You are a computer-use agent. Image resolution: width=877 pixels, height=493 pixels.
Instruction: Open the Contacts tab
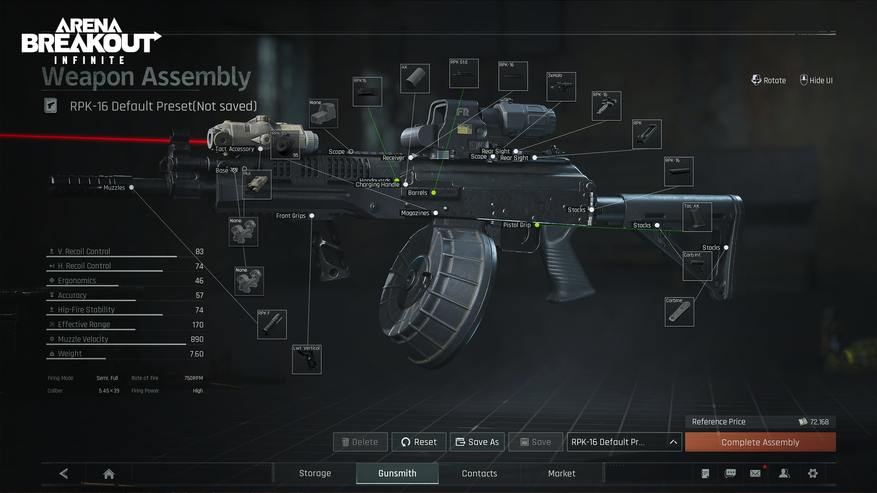pos(479,473)
